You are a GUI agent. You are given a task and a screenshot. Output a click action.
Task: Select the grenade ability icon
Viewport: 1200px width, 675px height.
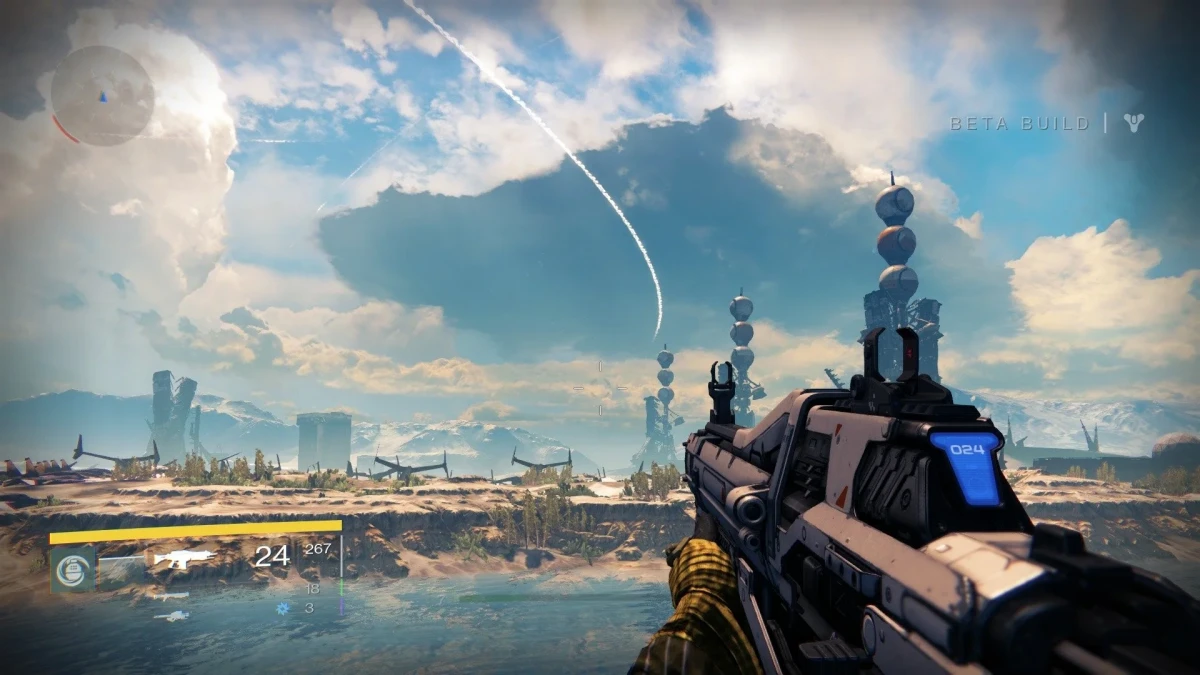click(x=73, y=569)
